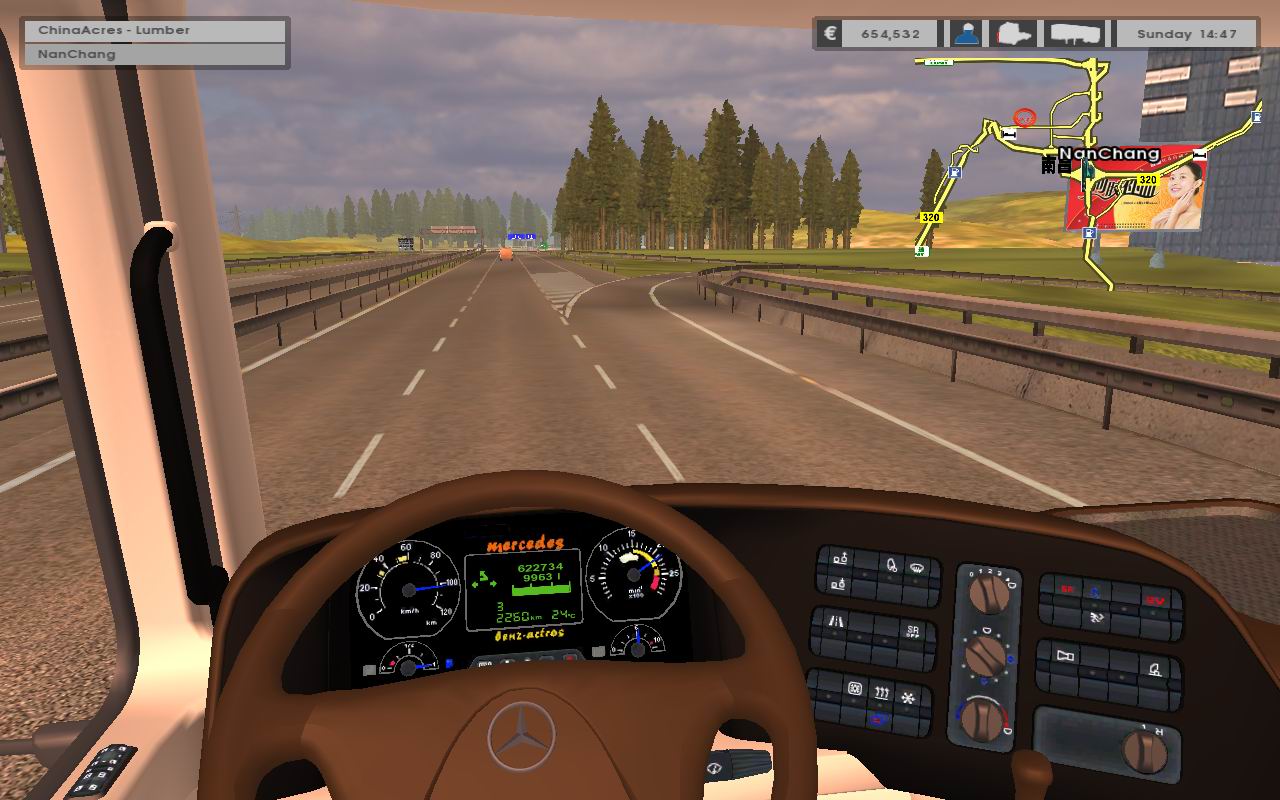
Task: Select the trailer status icon
Action: click(x=1077, y=34)
